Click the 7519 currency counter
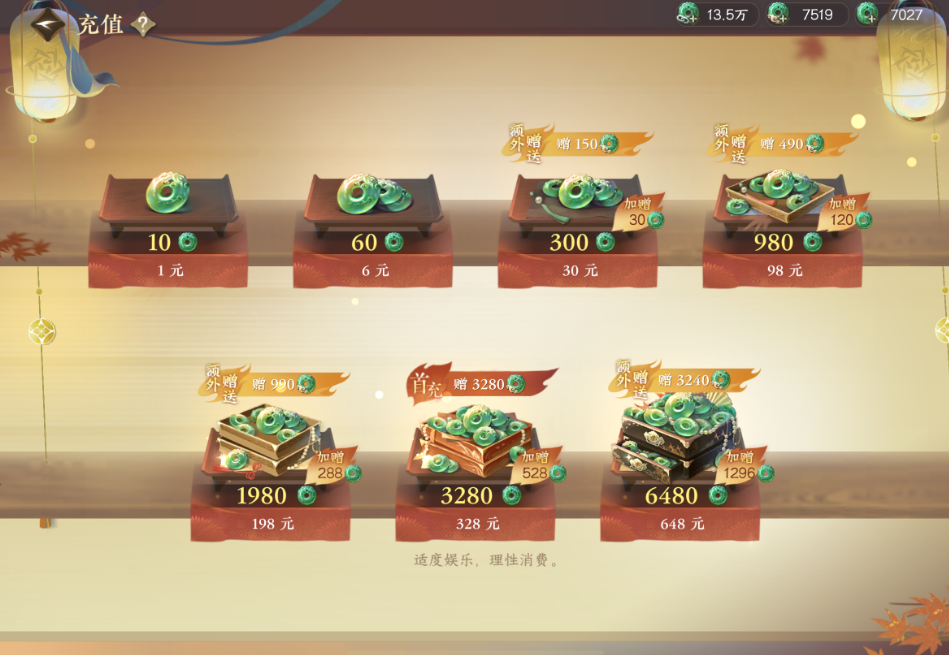Screen dimensions: 949x655 pyautogui.click(x=807, y=14)
